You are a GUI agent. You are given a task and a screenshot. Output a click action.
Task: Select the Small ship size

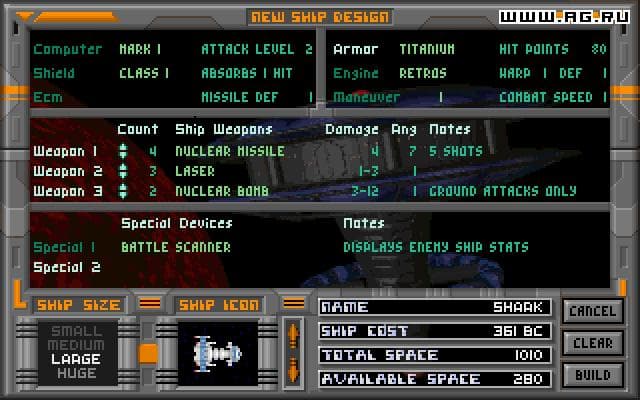coord(77,331)
